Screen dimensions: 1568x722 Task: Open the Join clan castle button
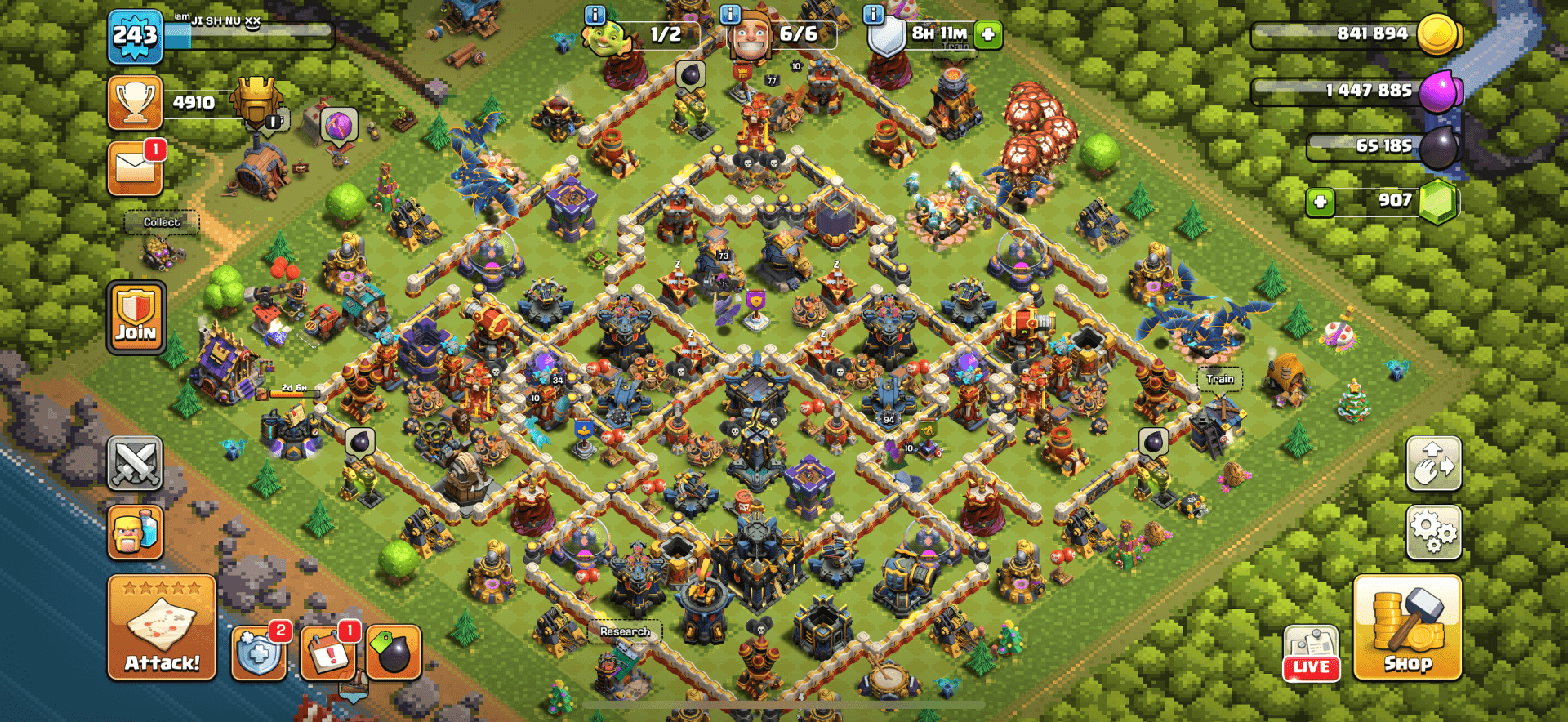(x=136, y=316)
